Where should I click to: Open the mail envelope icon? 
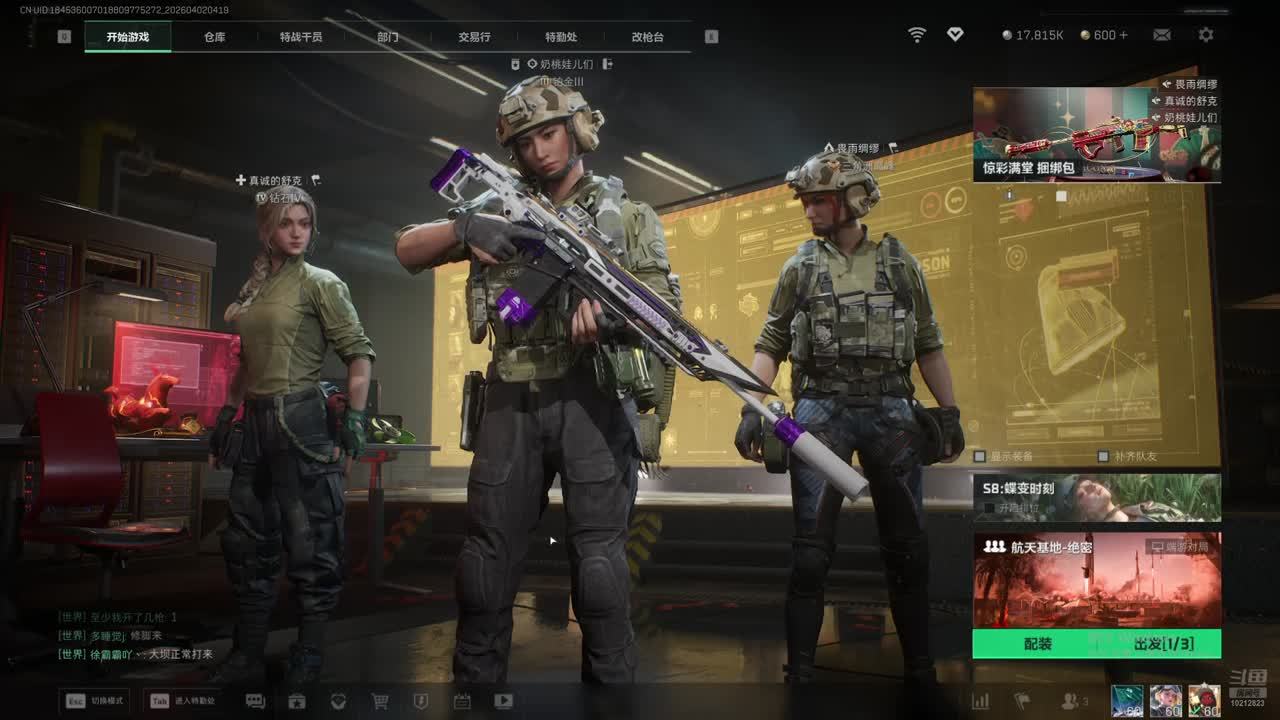pyautogui.click(x=1162, y=35)
